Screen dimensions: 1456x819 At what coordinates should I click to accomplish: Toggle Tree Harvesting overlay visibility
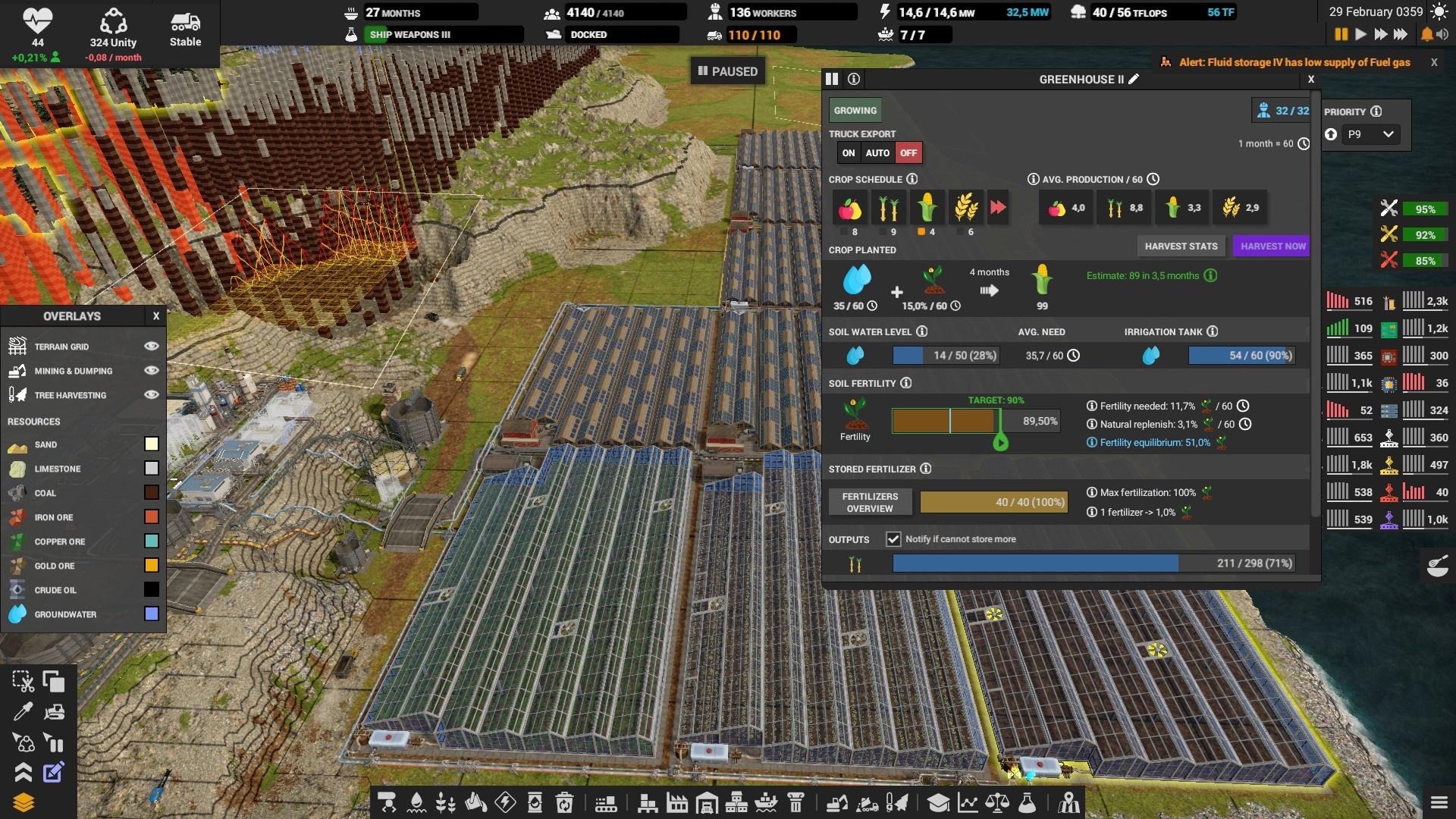152,395
